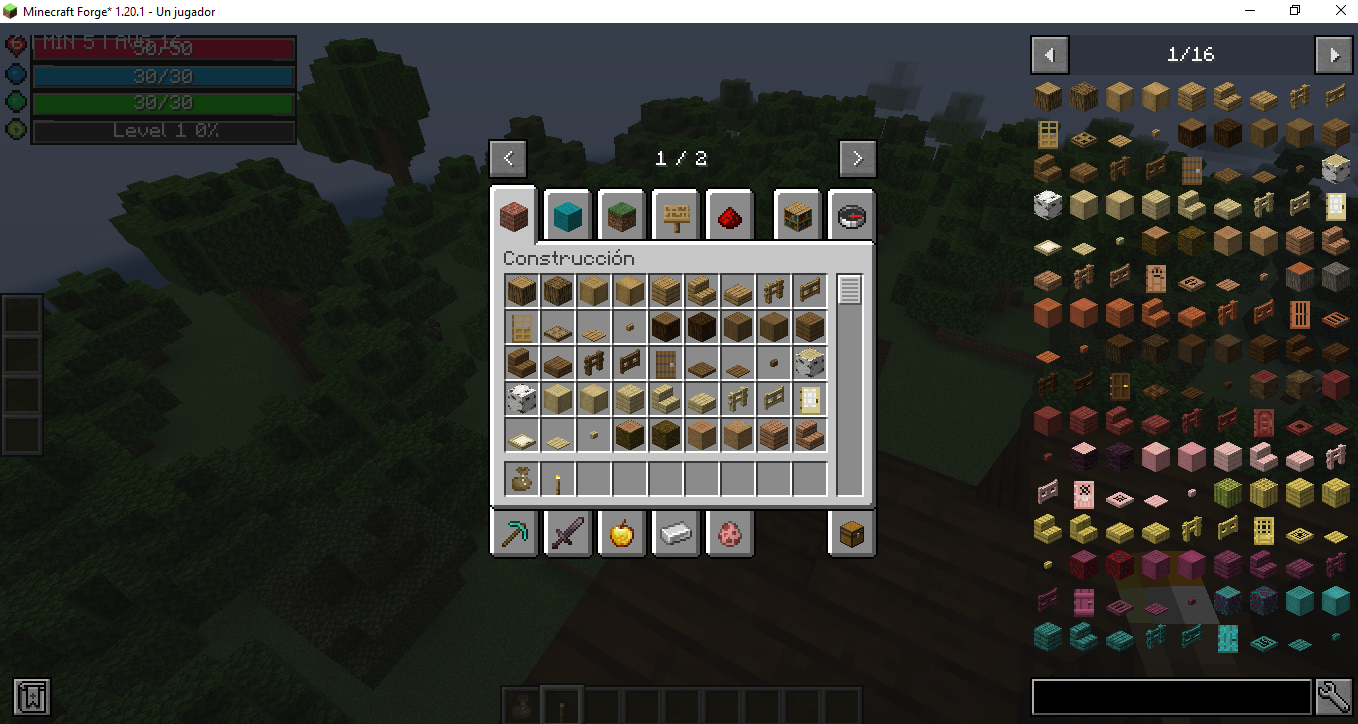Viewport: 1358px width, 724px height.
Task: Click the previous page arrow in JEI panel
Action: [x=1049, y=55]
